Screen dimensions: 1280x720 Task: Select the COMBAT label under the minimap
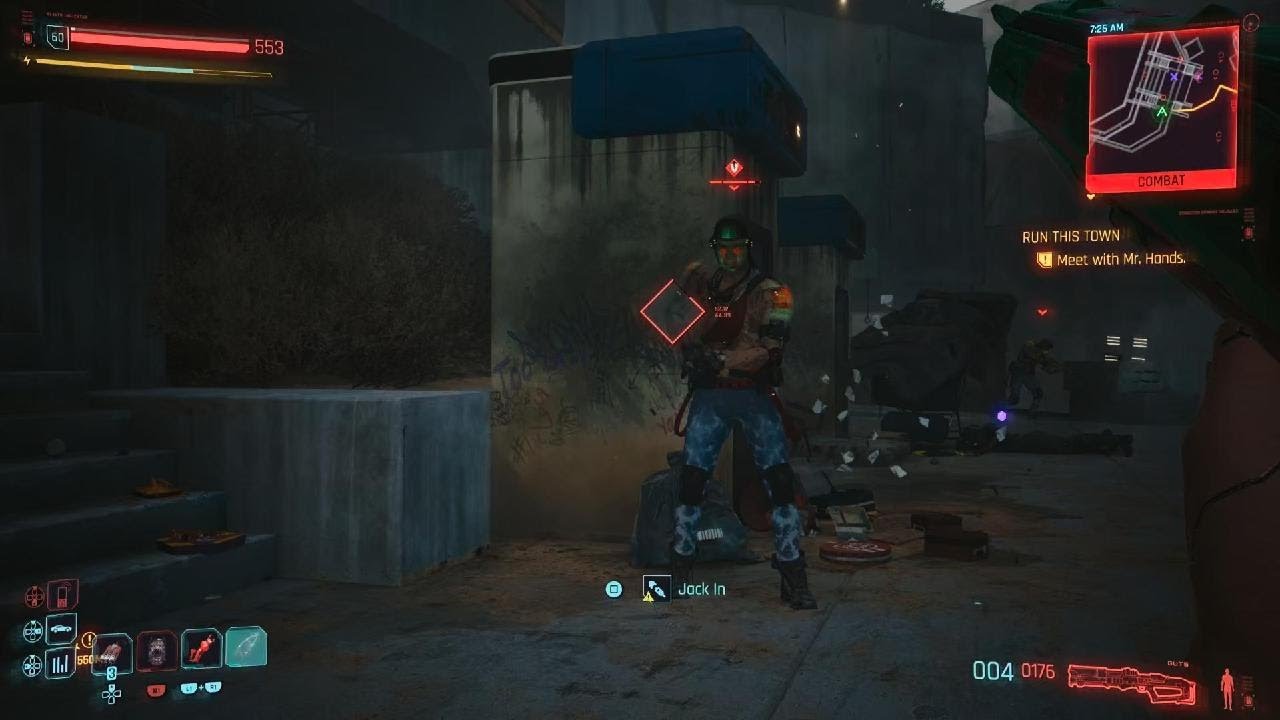[1161, 181]
